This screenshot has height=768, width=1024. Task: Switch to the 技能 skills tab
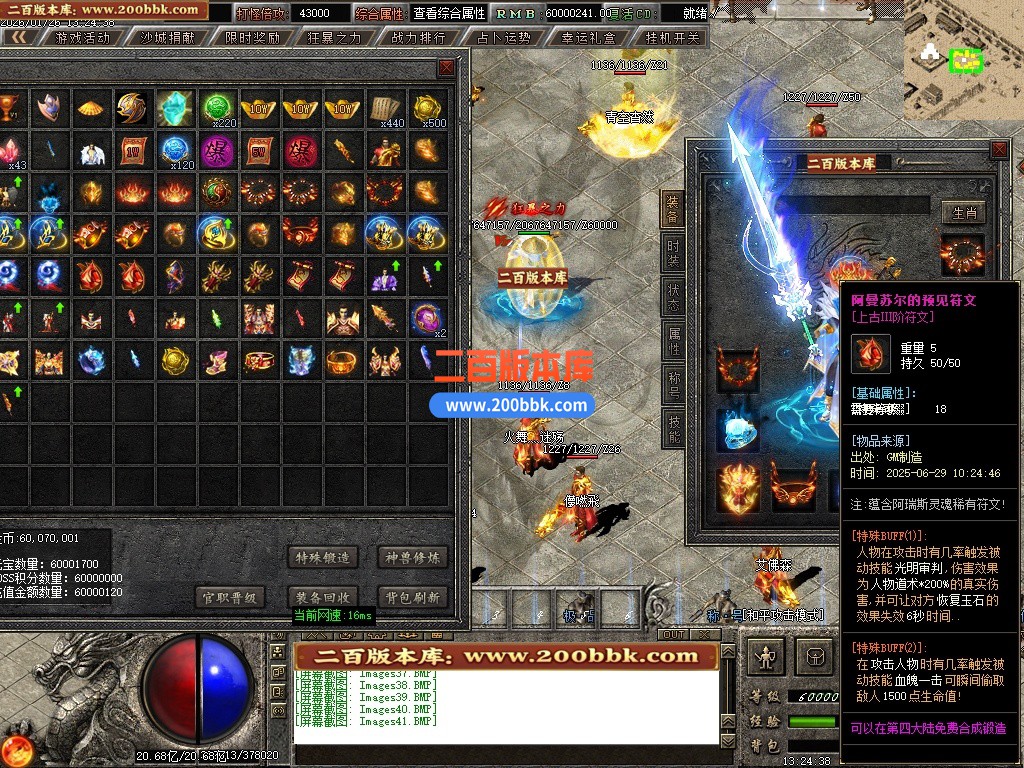(673, 428)
